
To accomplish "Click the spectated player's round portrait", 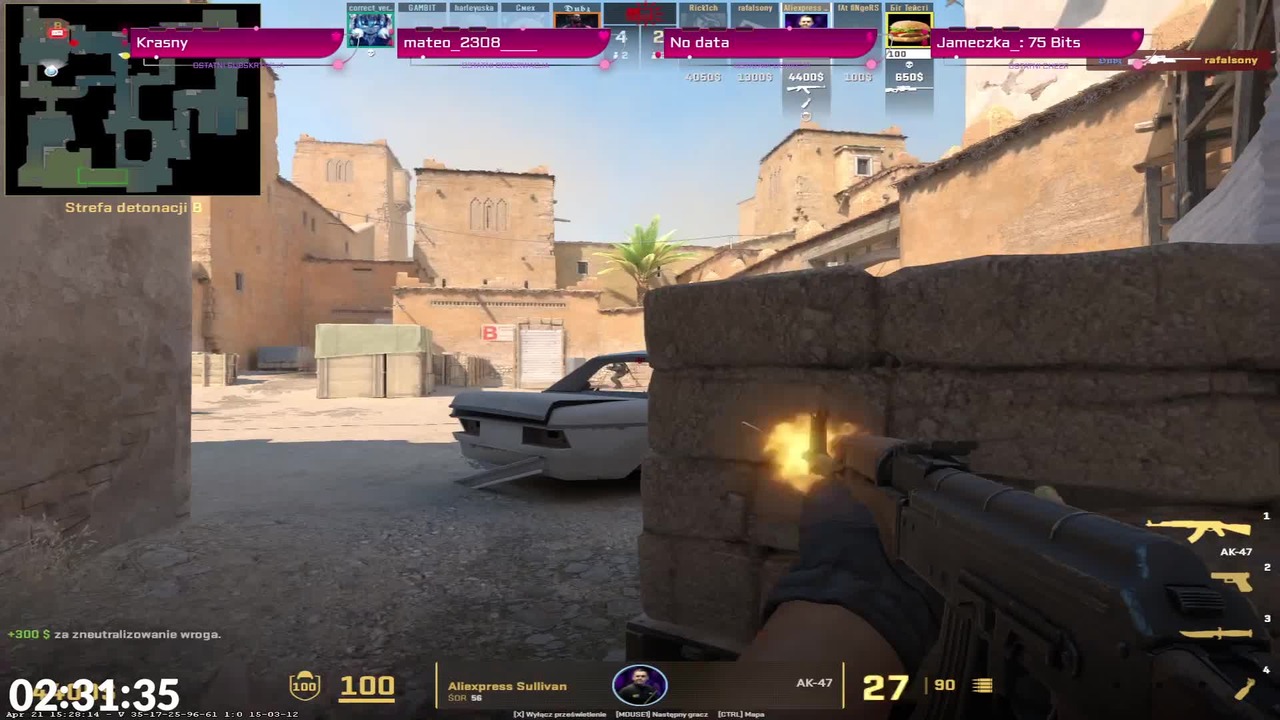I will click(639, 685).
